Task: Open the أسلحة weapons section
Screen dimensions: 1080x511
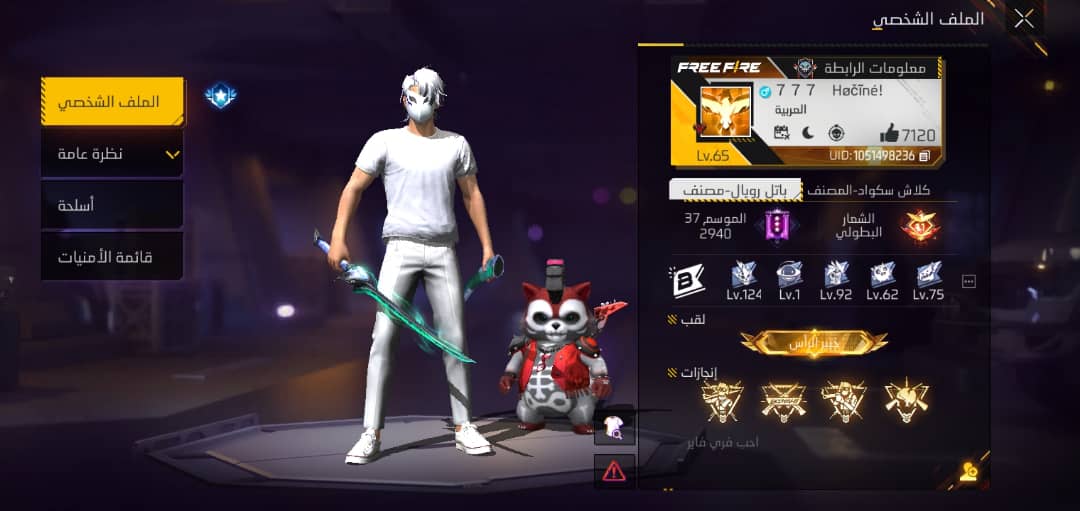Action: click(112, 206)
